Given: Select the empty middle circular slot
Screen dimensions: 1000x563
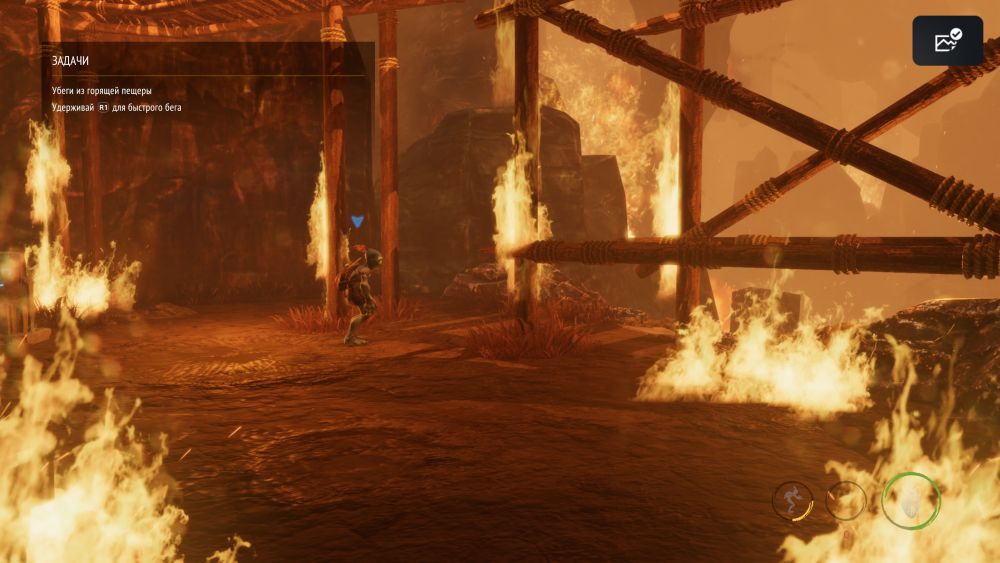Looking at the screenshot, I should point(846,500).
